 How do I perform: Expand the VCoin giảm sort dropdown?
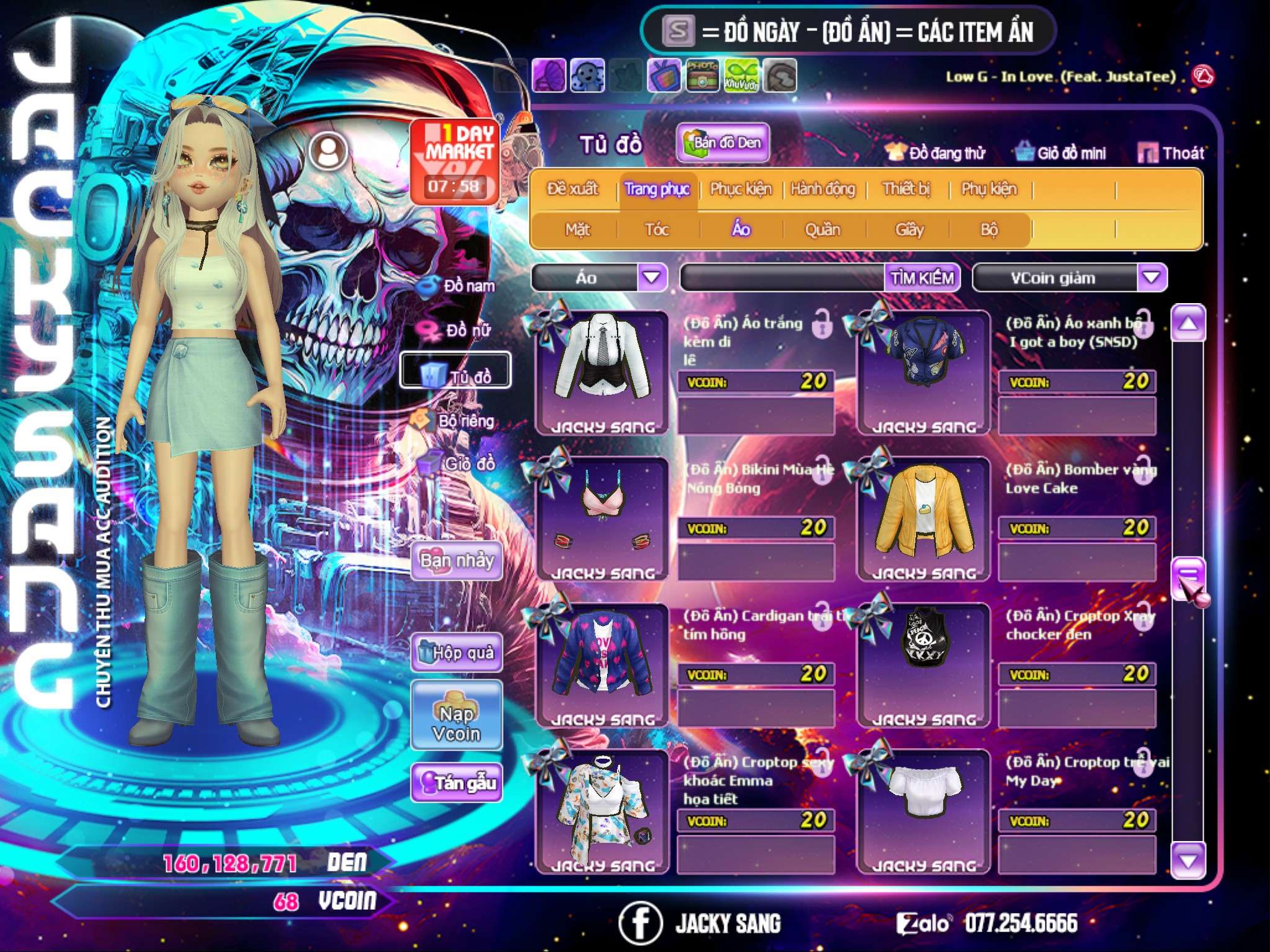click(x=1152, y=278)
